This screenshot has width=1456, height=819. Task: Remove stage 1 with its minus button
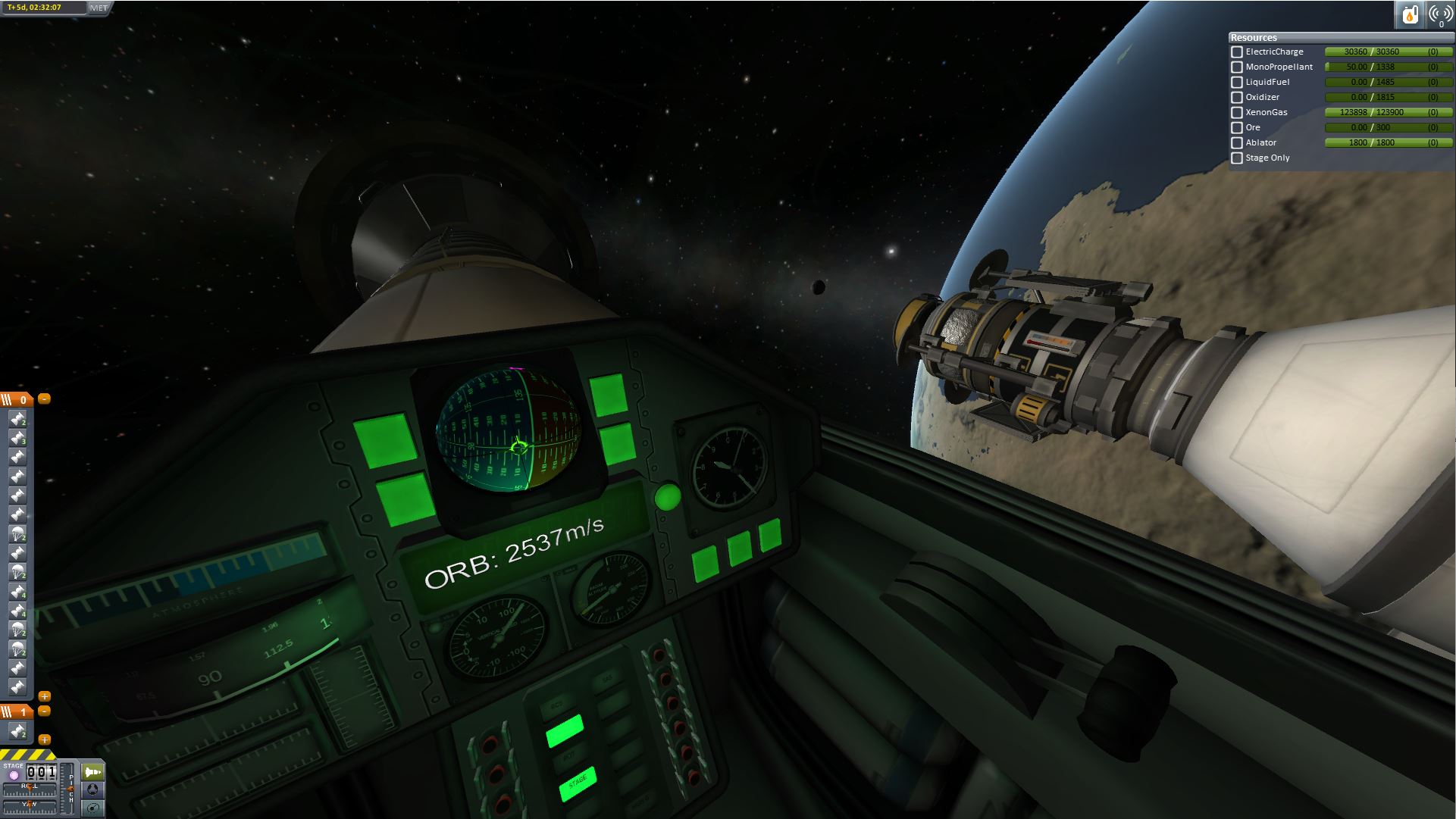tap(45, 711)
